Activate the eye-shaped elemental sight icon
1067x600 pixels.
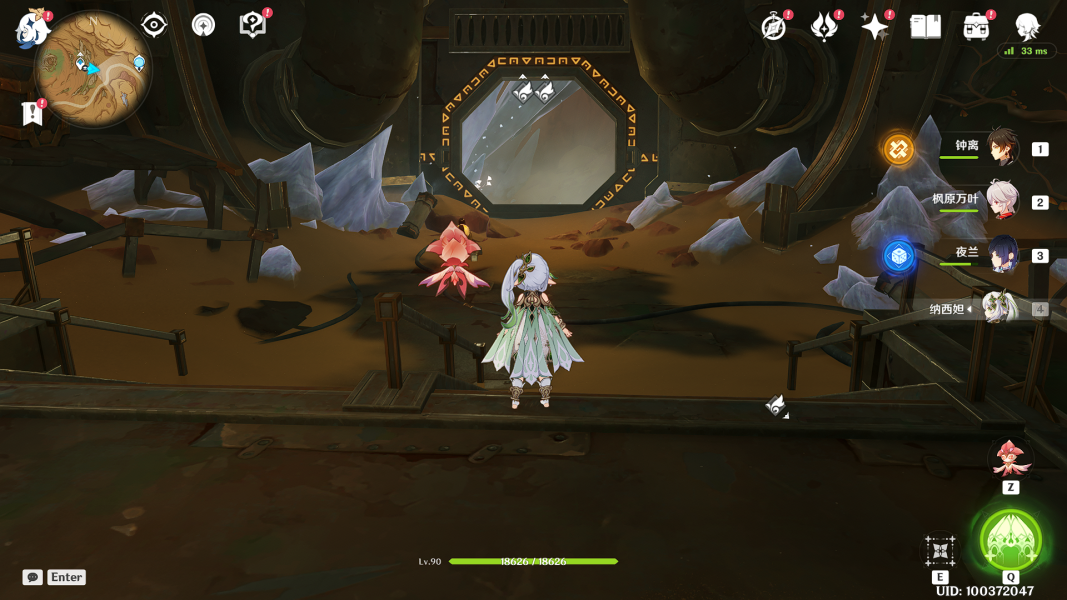click(154, 25)
